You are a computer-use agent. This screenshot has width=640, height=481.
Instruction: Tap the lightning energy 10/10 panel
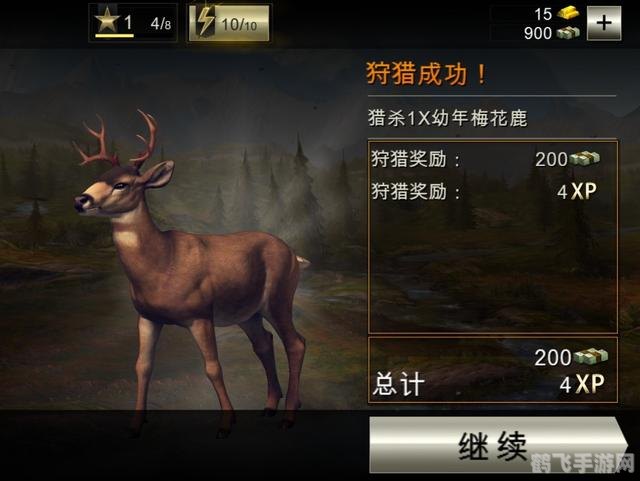click(229, 22)
